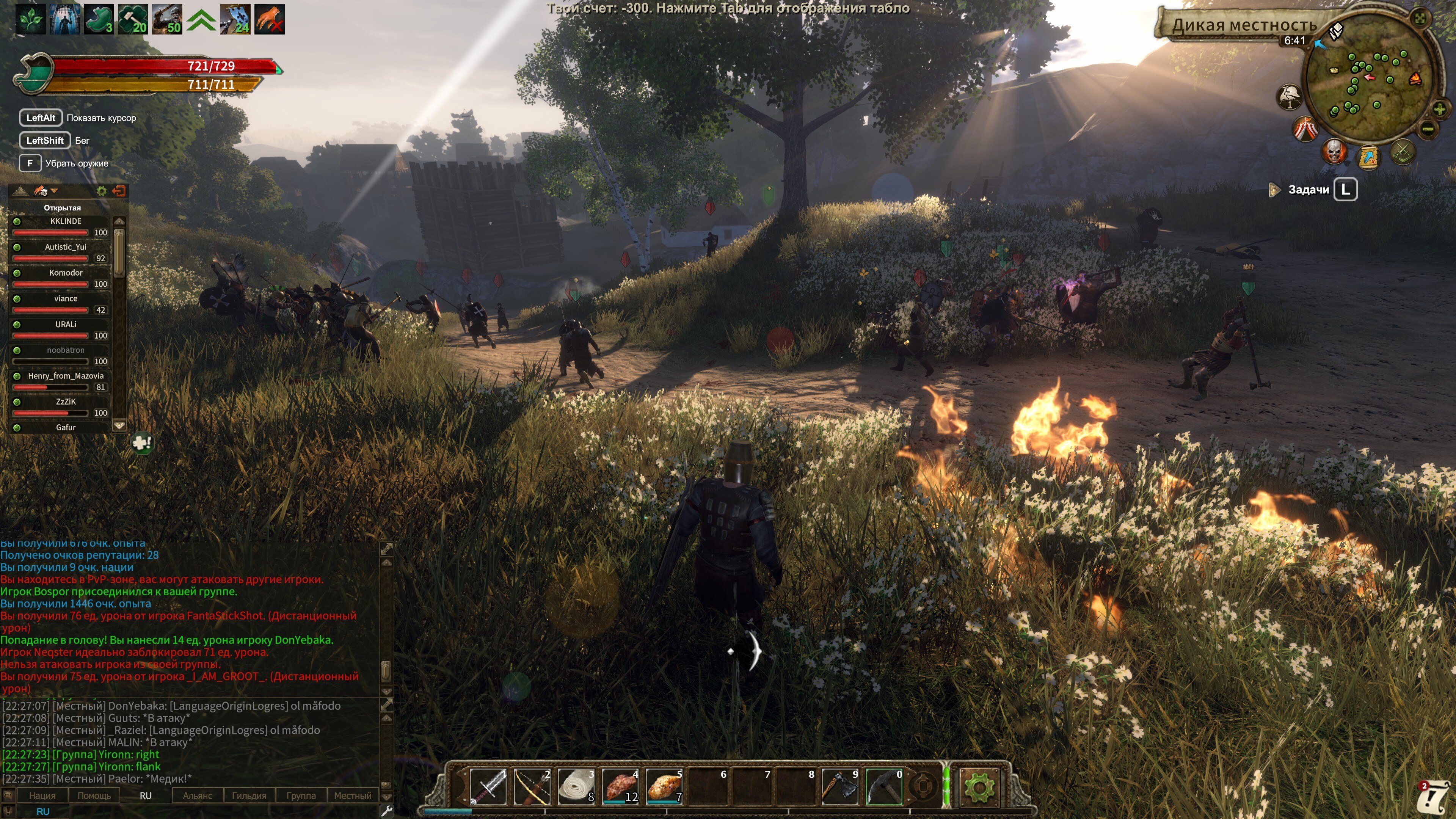This screenshot has width=1456, height=819.
Task: Select the pickaxe in the hotbar
Action: 884,786
